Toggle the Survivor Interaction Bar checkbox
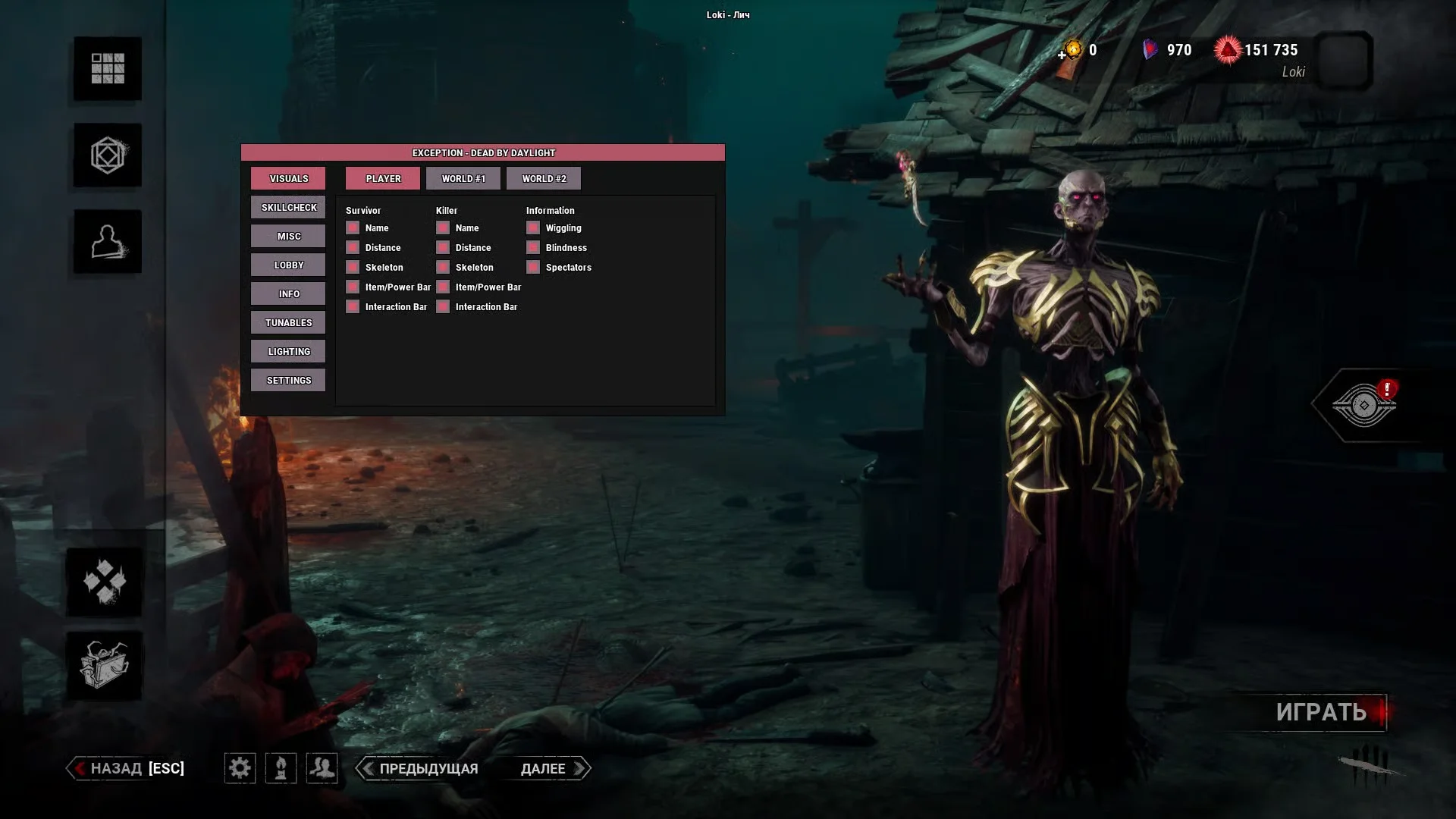Image resolution: width=1456 pixels, height=819 pixels. click(x=353, y=307)
